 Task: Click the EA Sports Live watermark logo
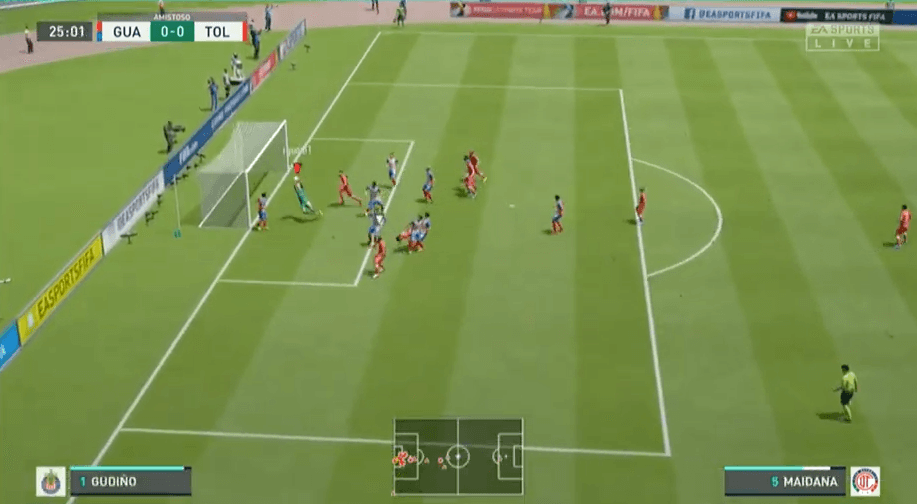pos(842,37)
